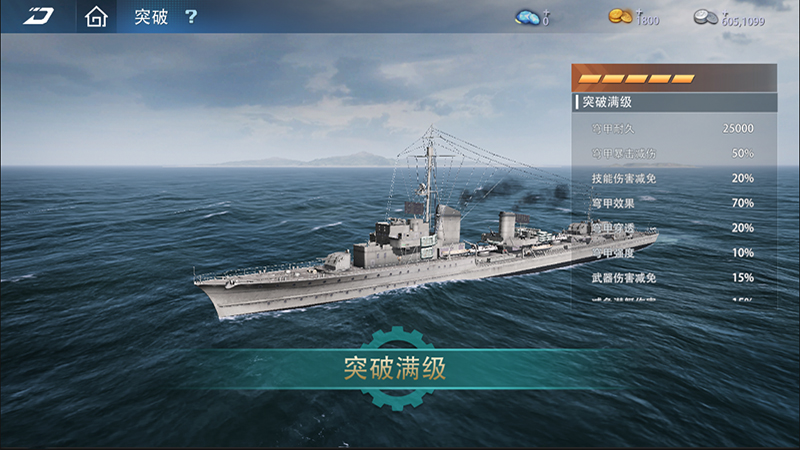This screenshot has height=450, width=800.
Task: Go back using the top-left arrow logo
Action: pos(40,16)
